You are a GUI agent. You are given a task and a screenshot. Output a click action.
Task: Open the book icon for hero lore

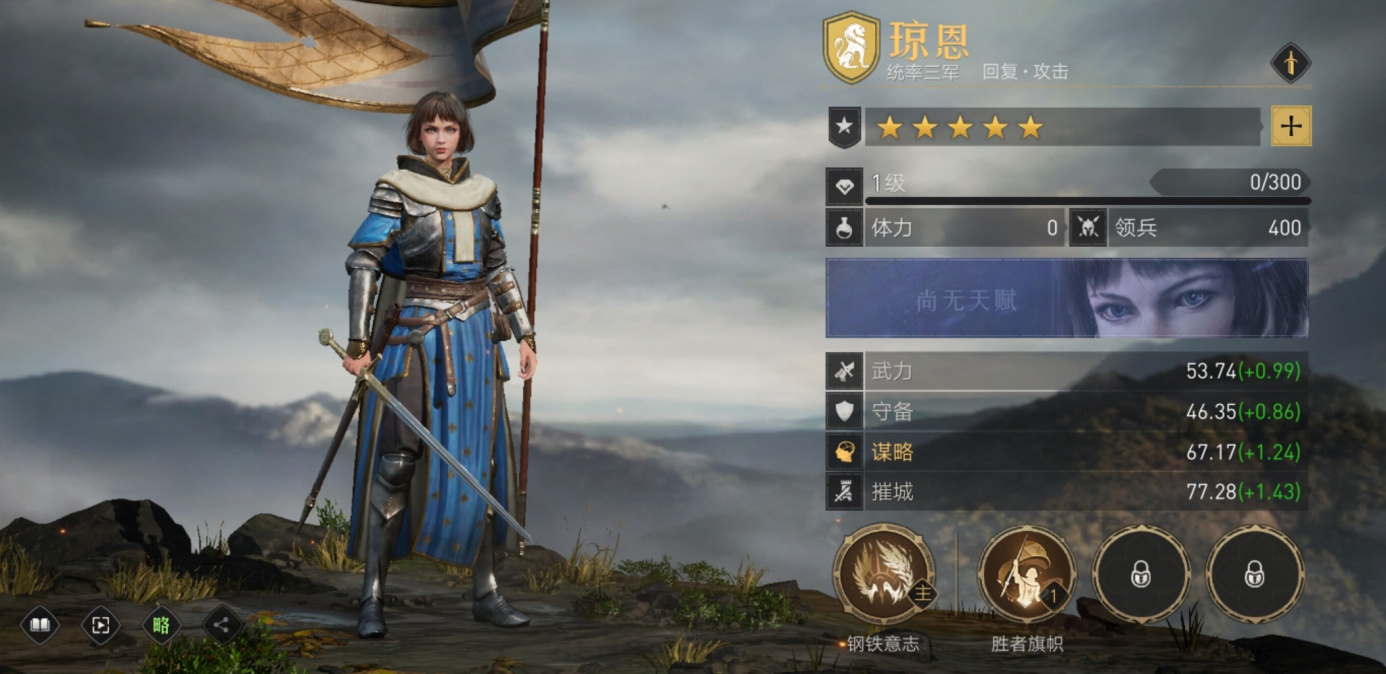(x=40, y=626)
